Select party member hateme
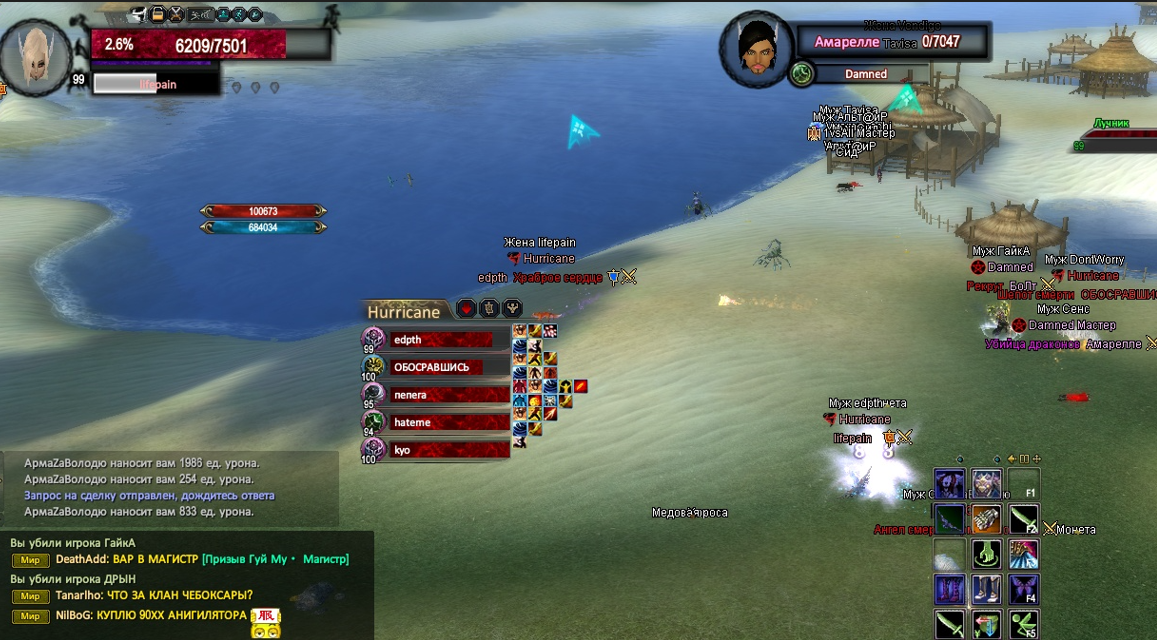 pyautogui.click(x=441, y=423)
